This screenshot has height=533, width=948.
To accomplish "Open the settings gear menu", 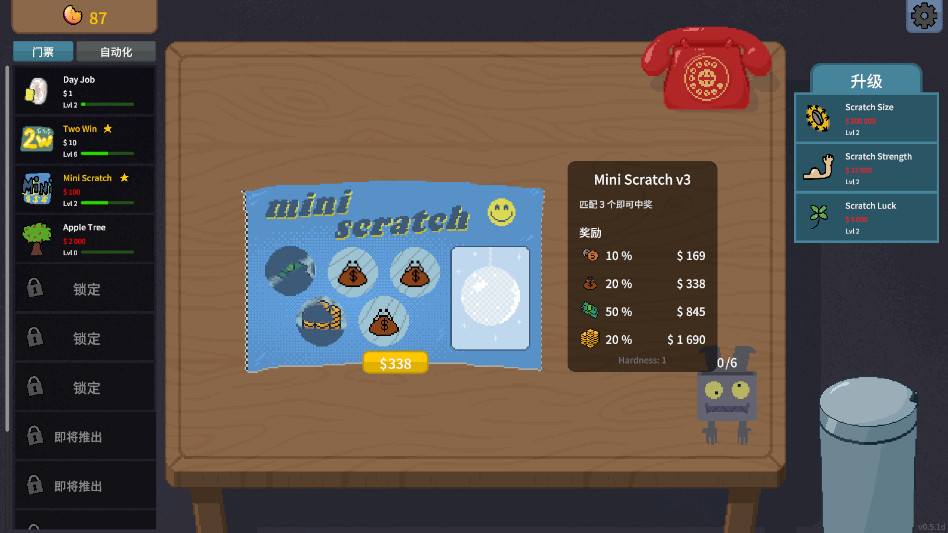I will [x=924, y=16].
